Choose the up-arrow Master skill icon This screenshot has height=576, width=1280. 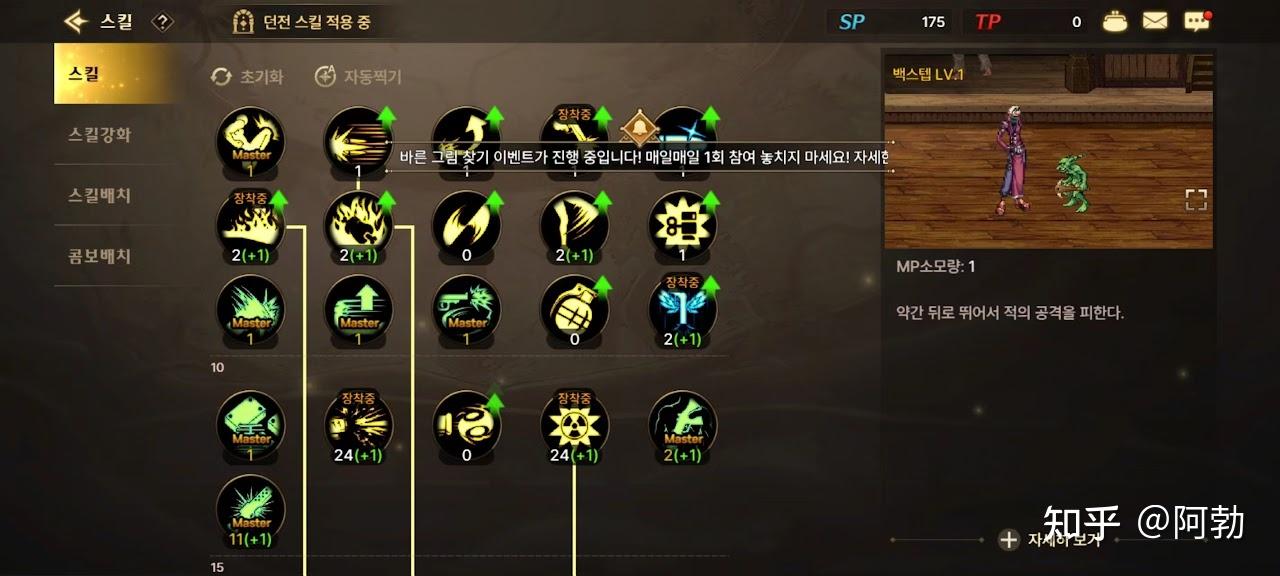click(x=358, y=308)
